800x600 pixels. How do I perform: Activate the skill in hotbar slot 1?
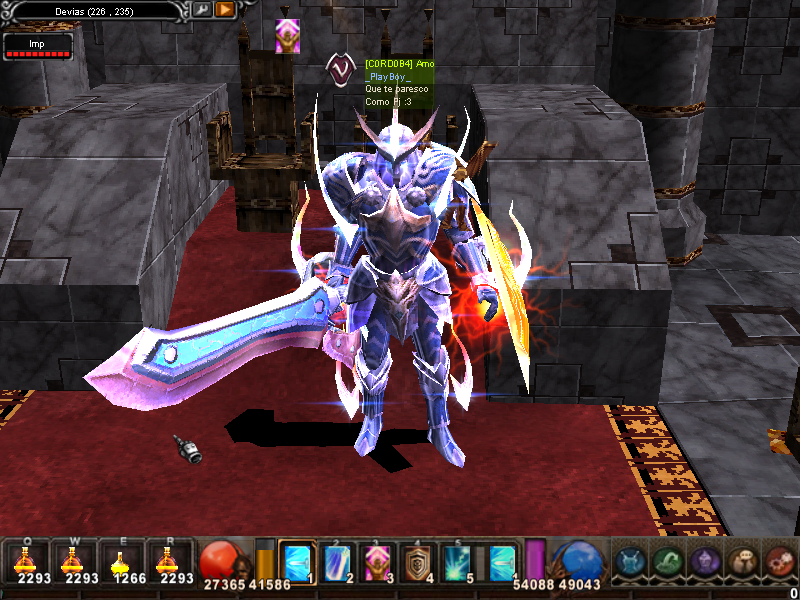click(298, 562)
